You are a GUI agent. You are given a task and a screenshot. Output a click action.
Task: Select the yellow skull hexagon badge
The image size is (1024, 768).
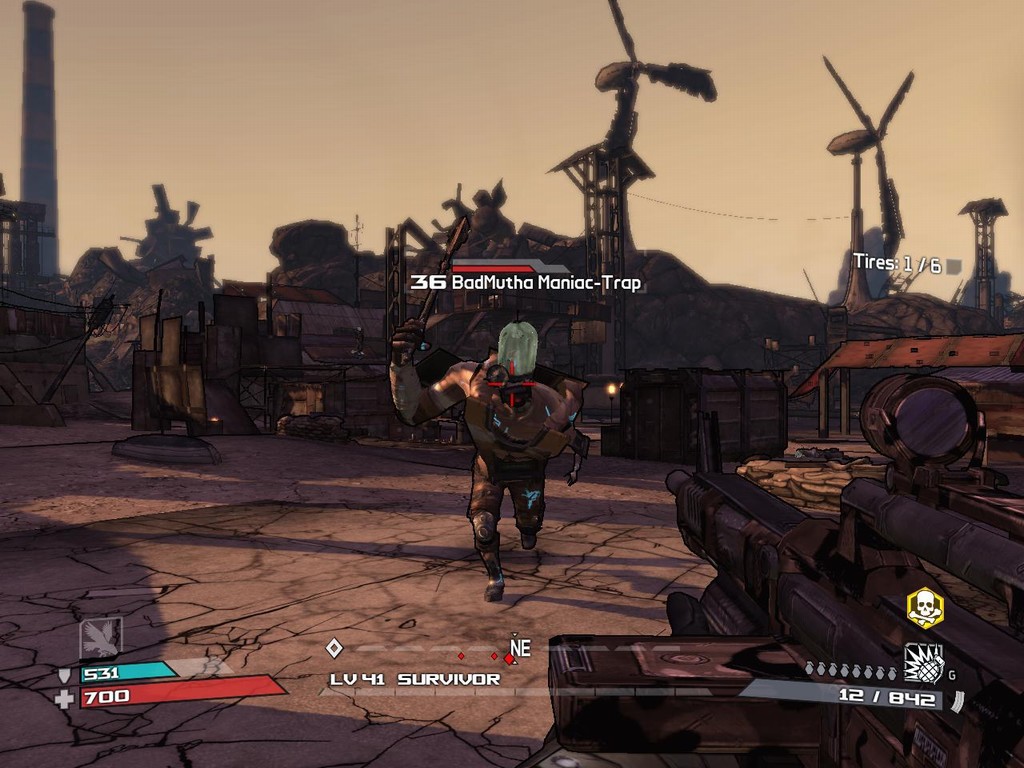point(924,608)
